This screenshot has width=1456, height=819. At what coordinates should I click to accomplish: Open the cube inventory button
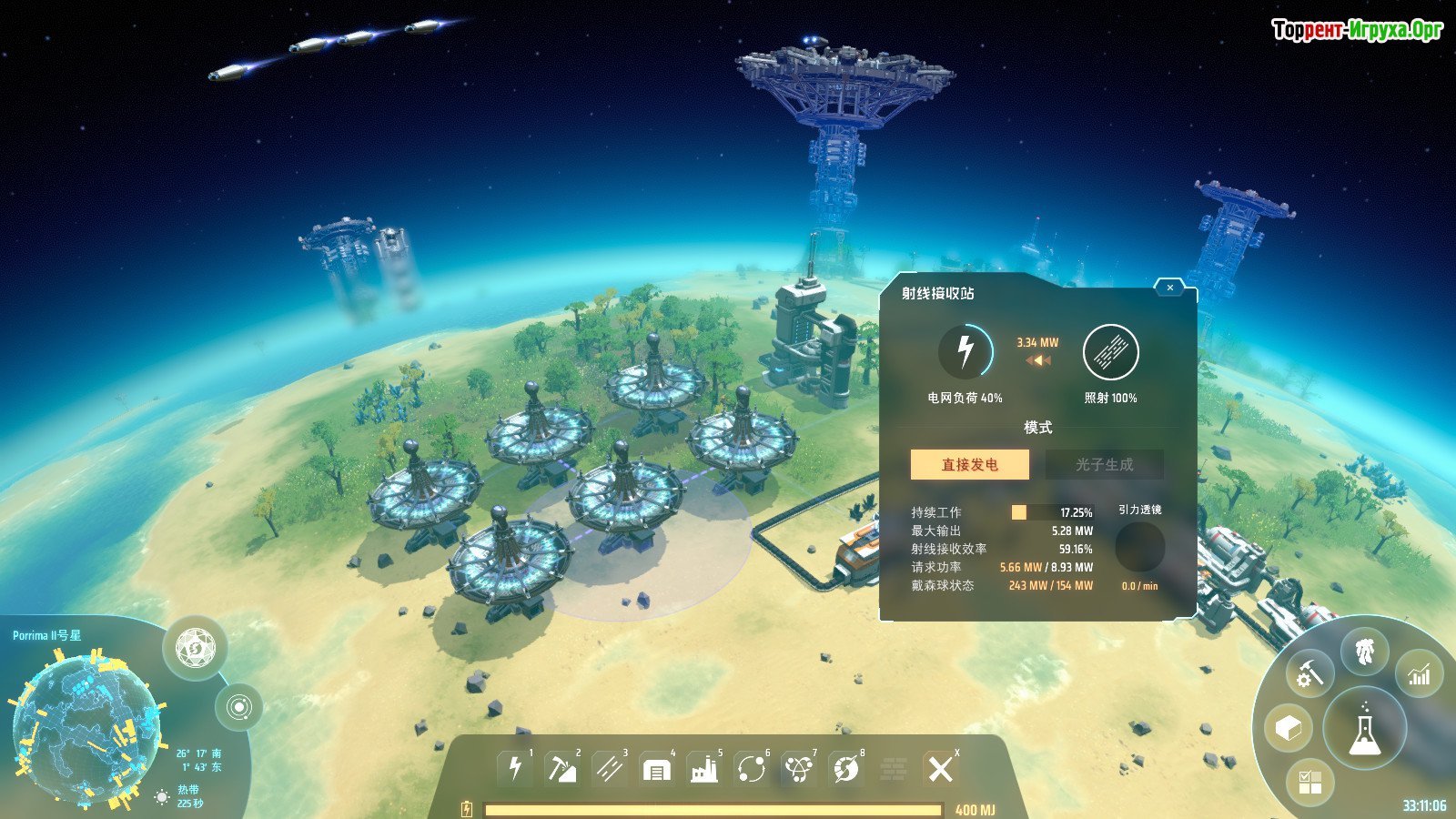[x=1289, y=729]
